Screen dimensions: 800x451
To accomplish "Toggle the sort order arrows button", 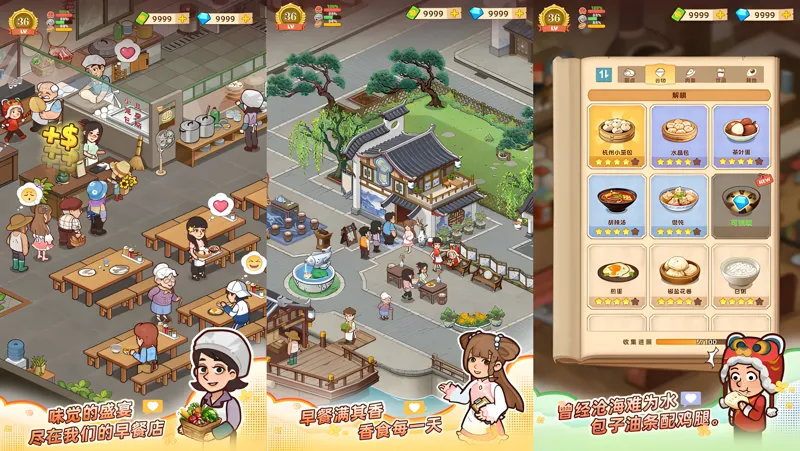I will [604, 74].
